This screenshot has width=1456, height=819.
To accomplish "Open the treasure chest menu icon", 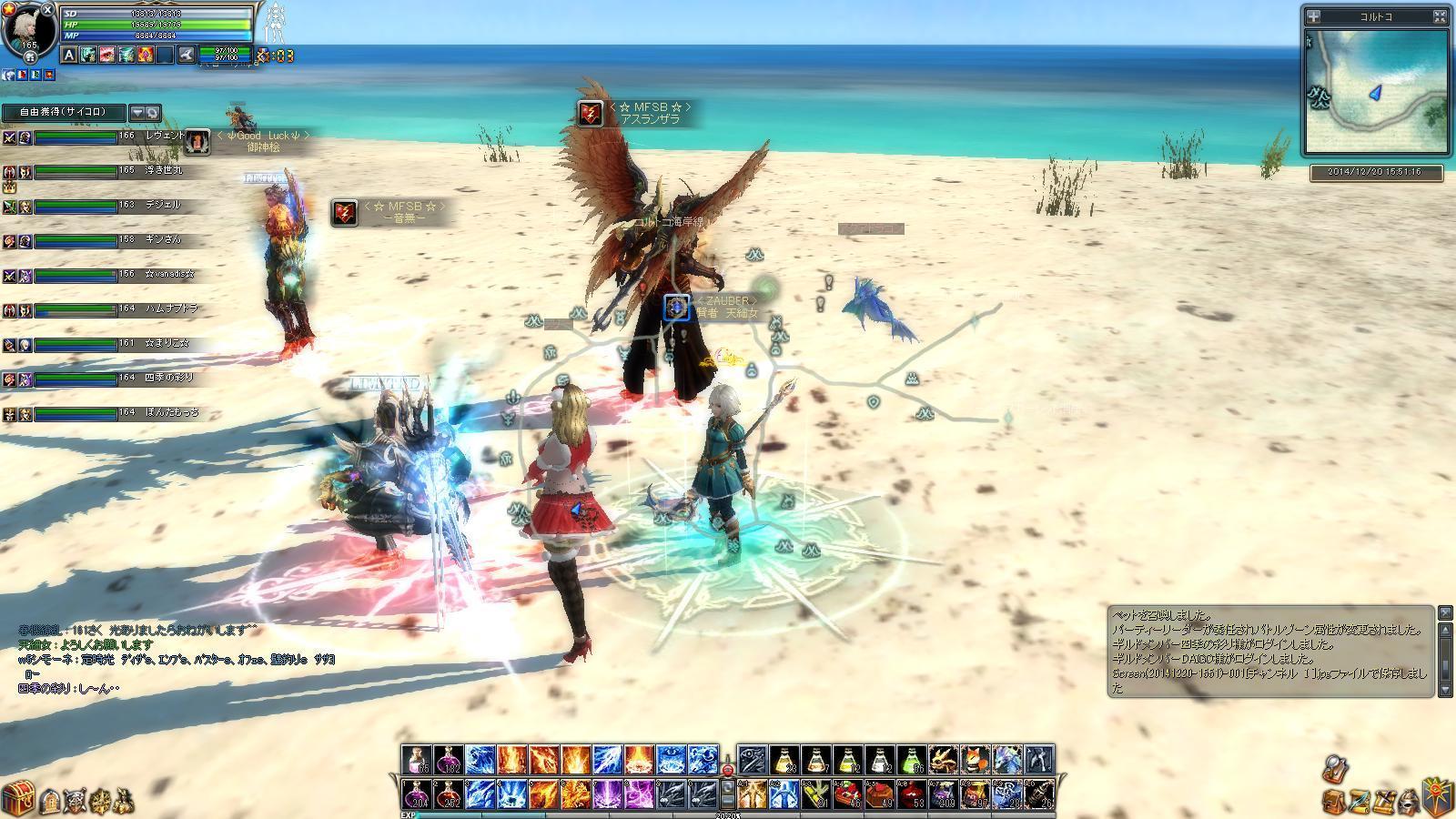I will pyautogui.click(x=17, y=798).
